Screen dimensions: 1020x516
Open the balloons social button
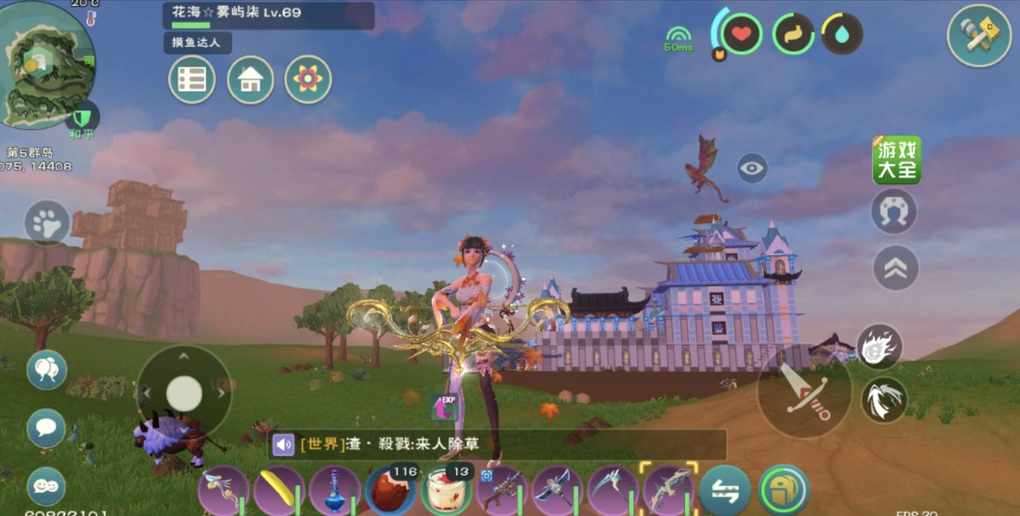pos(46,370)
